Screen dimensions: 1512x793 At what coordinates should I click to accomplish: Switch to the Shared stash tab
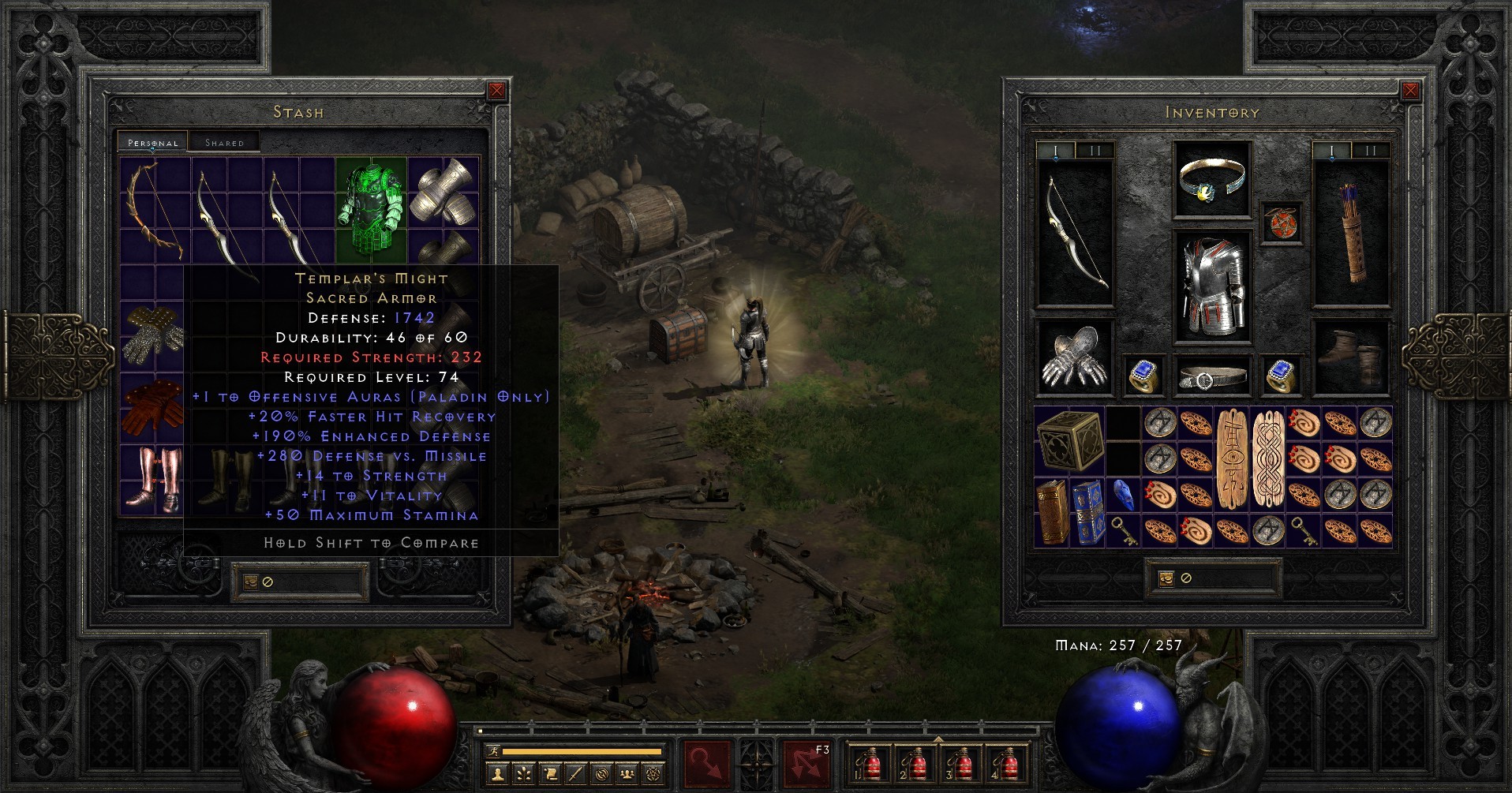(x=223, y=142)
